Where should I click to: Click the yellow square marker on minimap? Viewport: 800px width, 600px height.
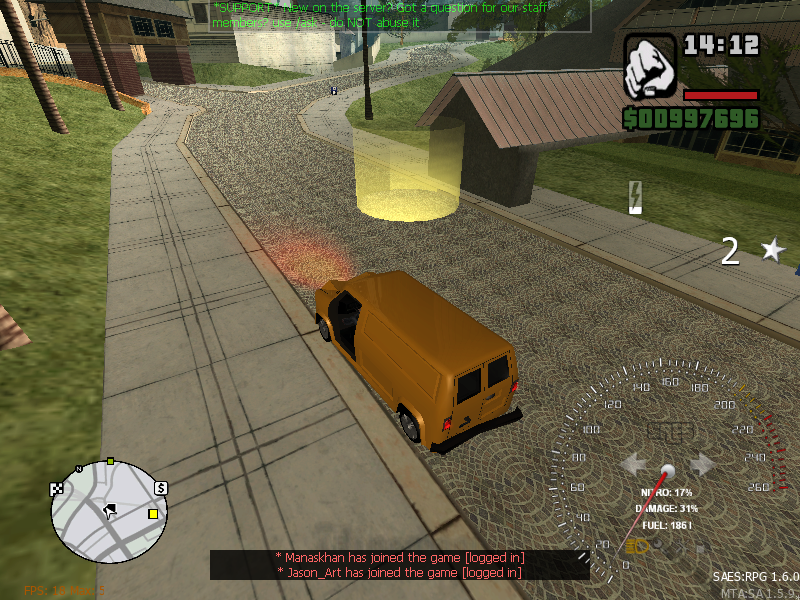click(153, 514)
